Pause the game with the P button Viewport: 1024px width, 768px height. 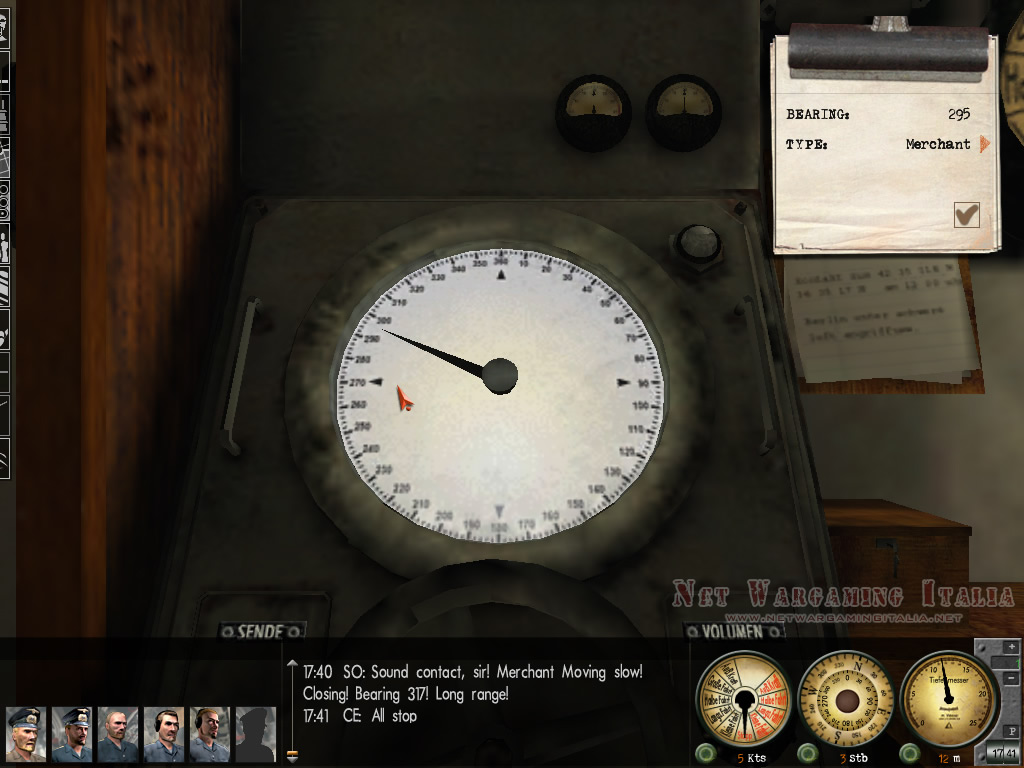click(1010, 730)
